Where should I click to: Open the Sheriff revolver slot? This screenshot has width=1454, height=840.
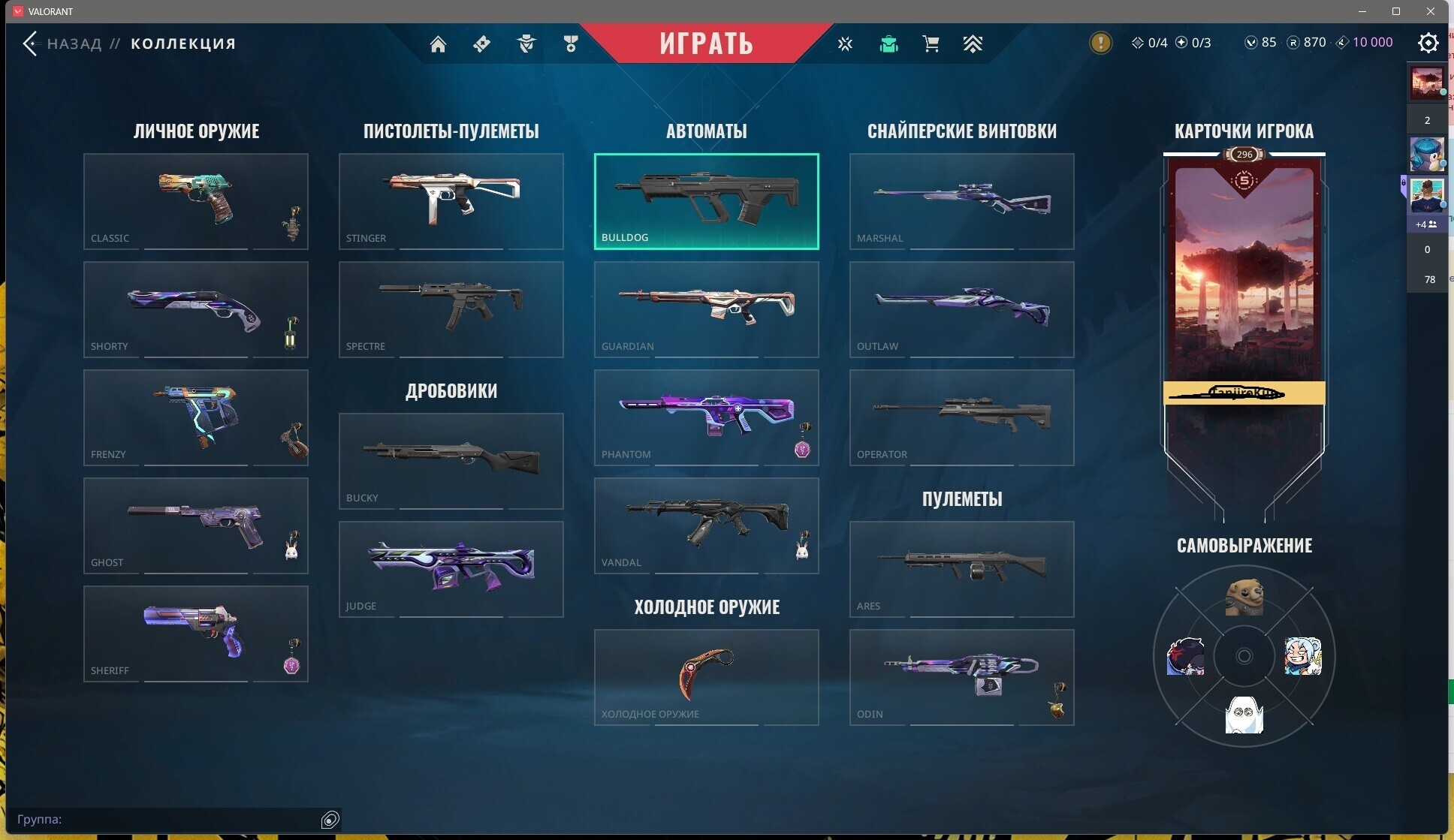pos(195,634)
